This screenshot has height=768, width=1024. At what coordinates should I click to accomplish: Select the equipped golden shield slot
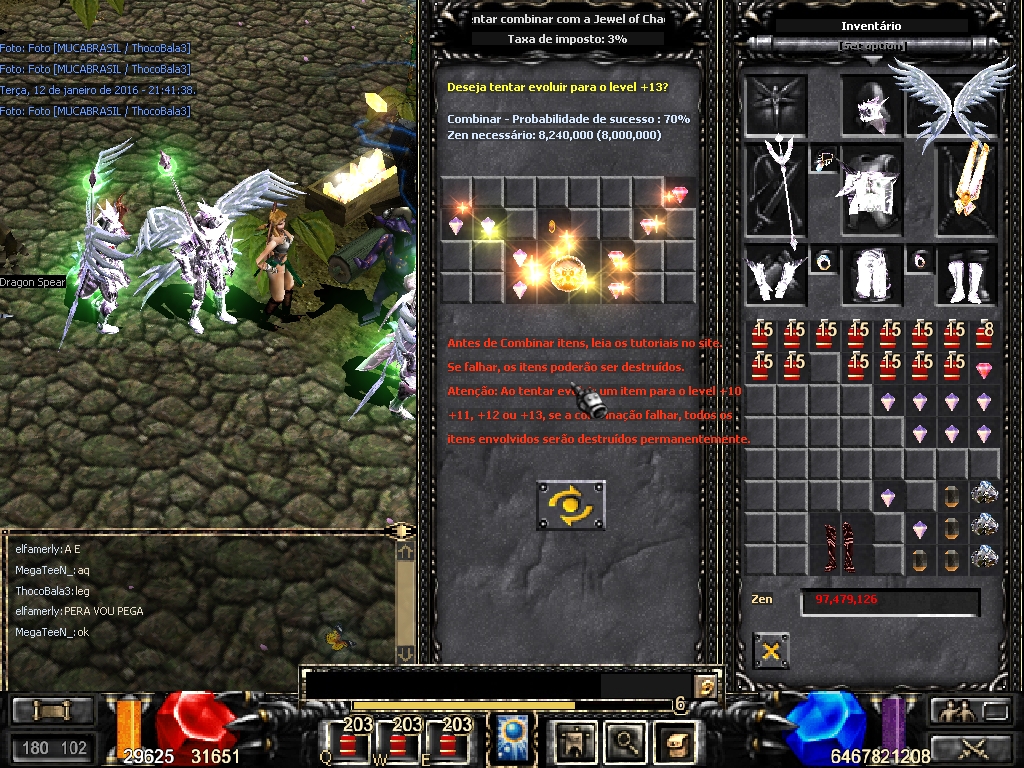point(968,190)
